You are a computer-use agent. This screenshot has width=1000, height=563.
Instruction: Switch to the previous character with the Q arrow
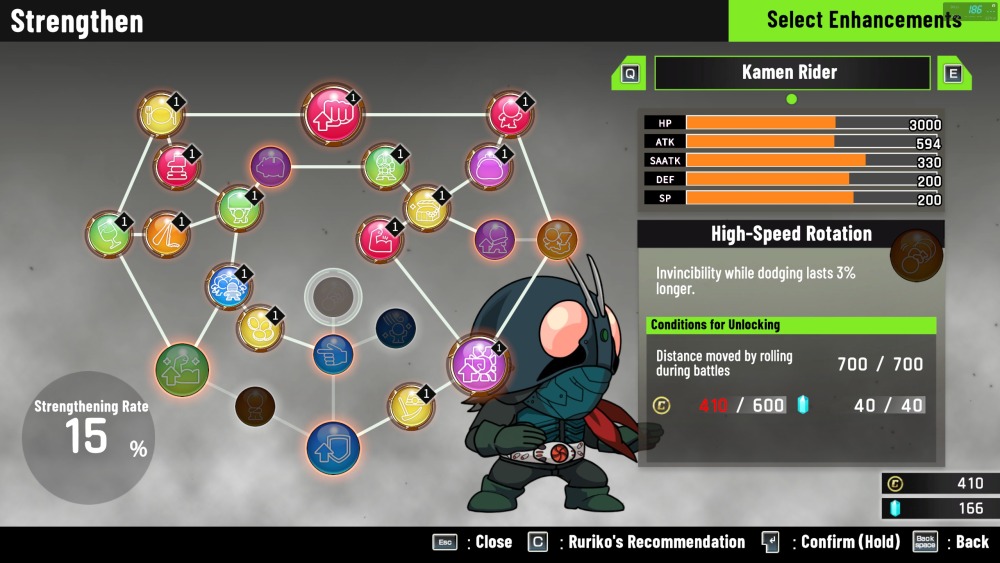point(629,73)
